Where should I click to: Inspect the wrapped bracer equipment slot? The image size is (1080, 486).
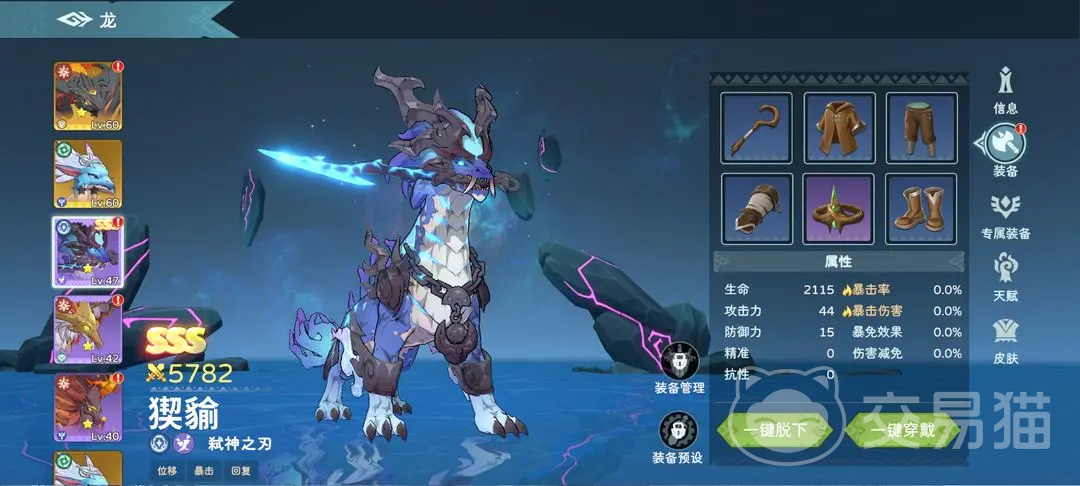(756, 209)
